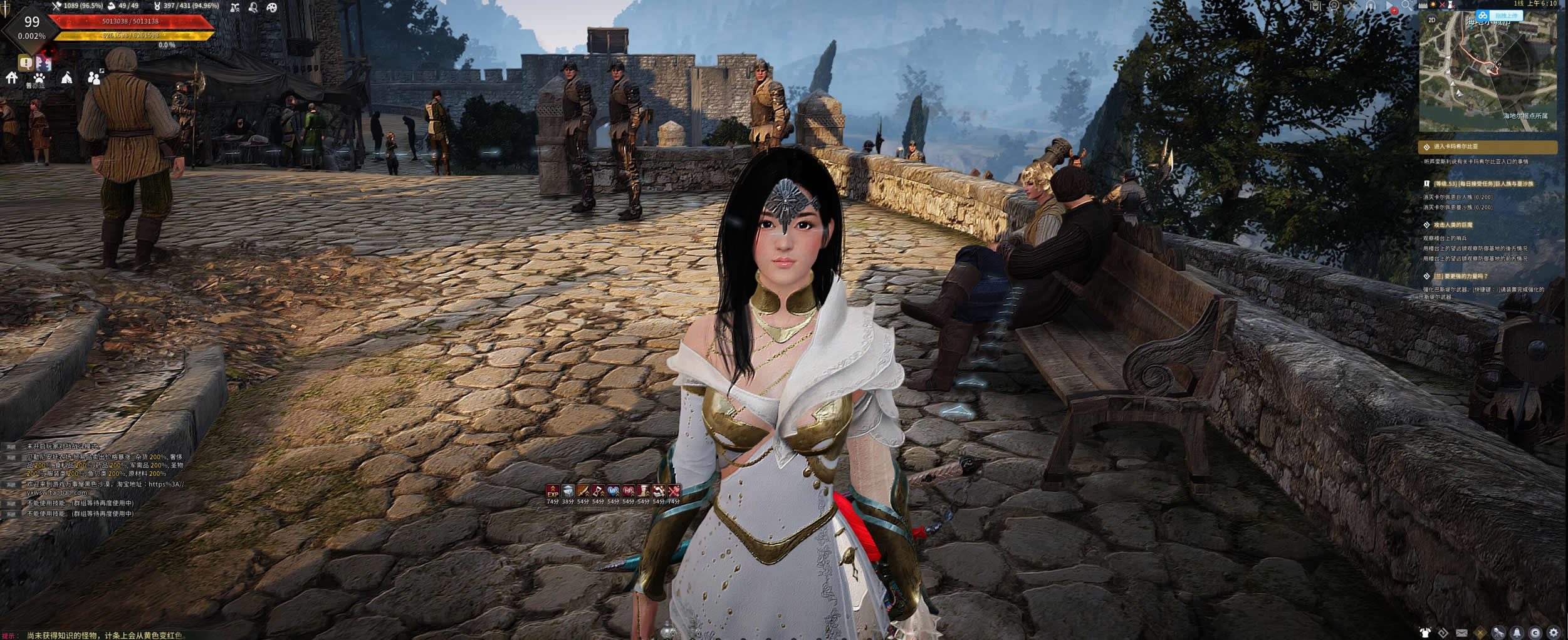Image resolution: width=1568 pixels, height=640 pixels.
Task: Click the armor equipment icon in bottom-right bar
Action: pos(1425,632)
